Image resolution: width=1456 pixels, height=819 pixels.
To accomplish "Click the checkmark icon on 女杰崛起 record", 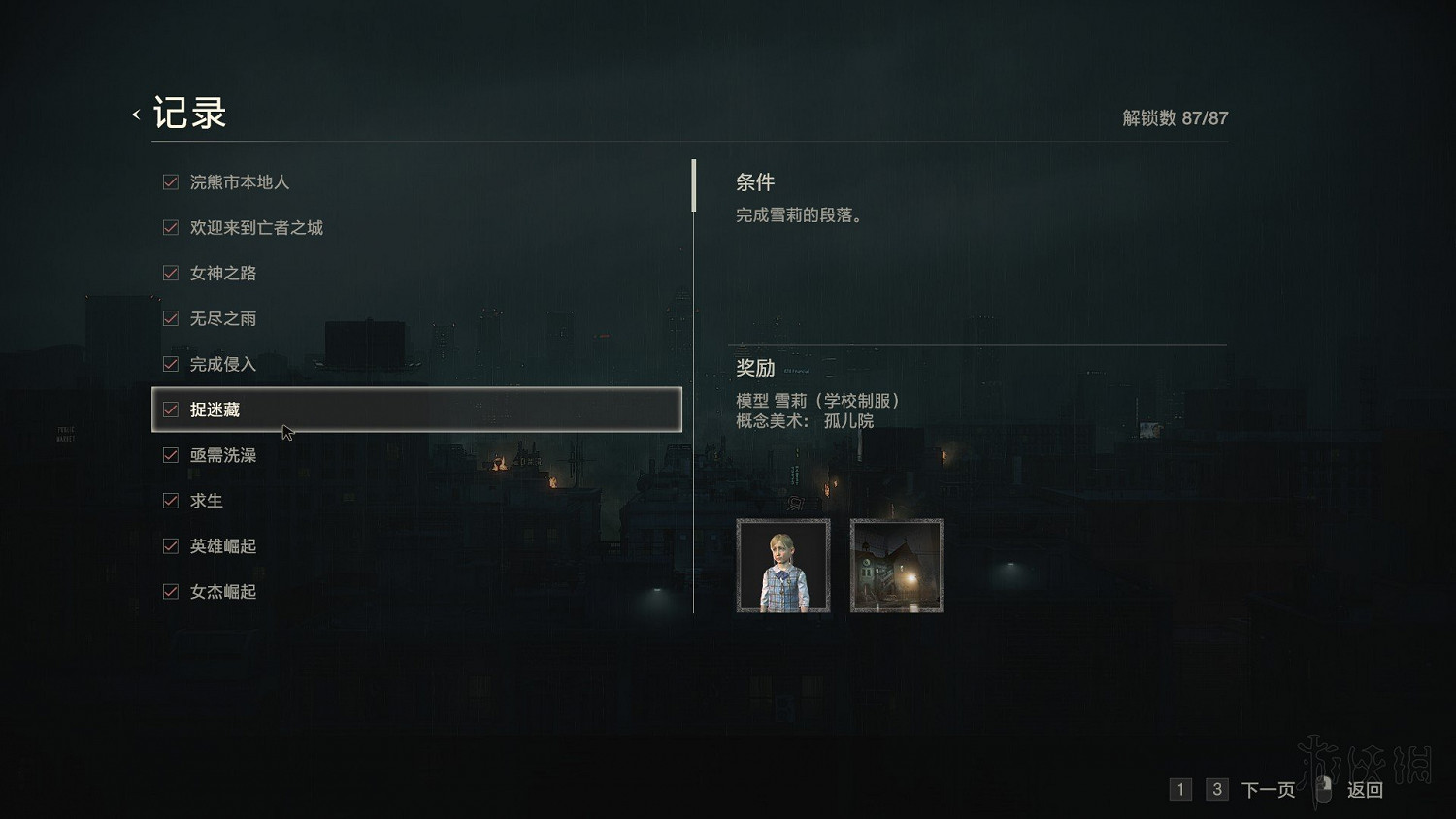I will [x=170, y=591].
